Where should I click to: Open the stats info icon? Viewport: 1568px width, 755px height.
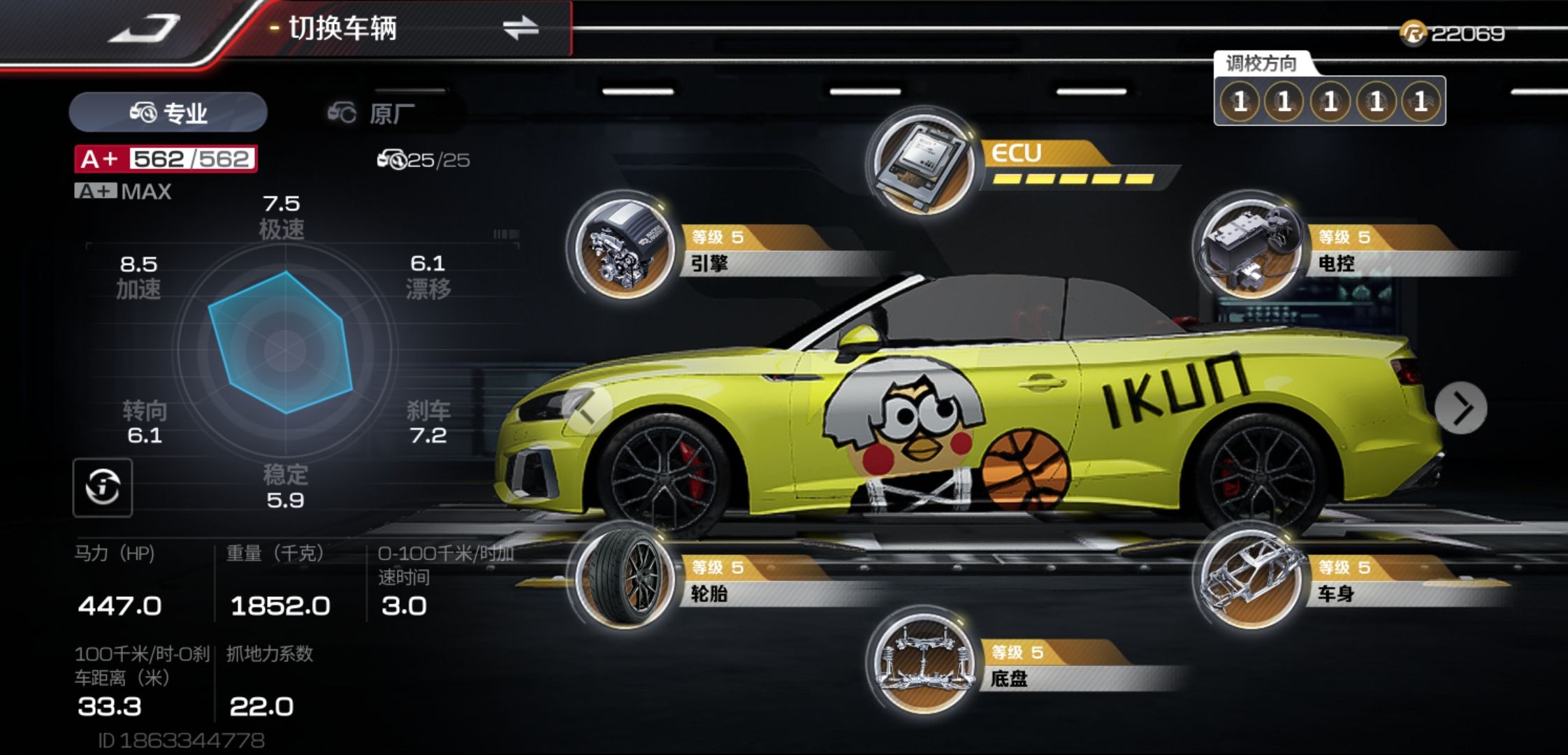pos(103,487)
